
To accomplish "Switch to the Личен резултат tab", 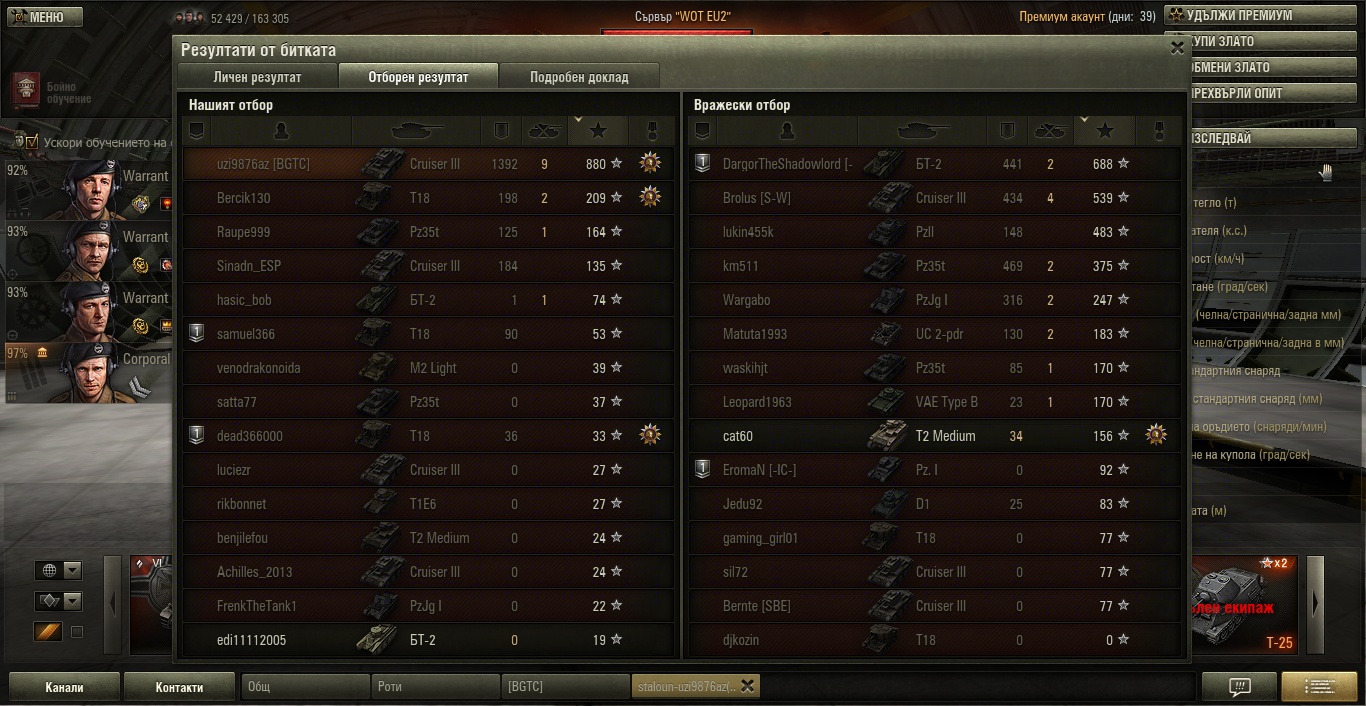I will point(257,77).
